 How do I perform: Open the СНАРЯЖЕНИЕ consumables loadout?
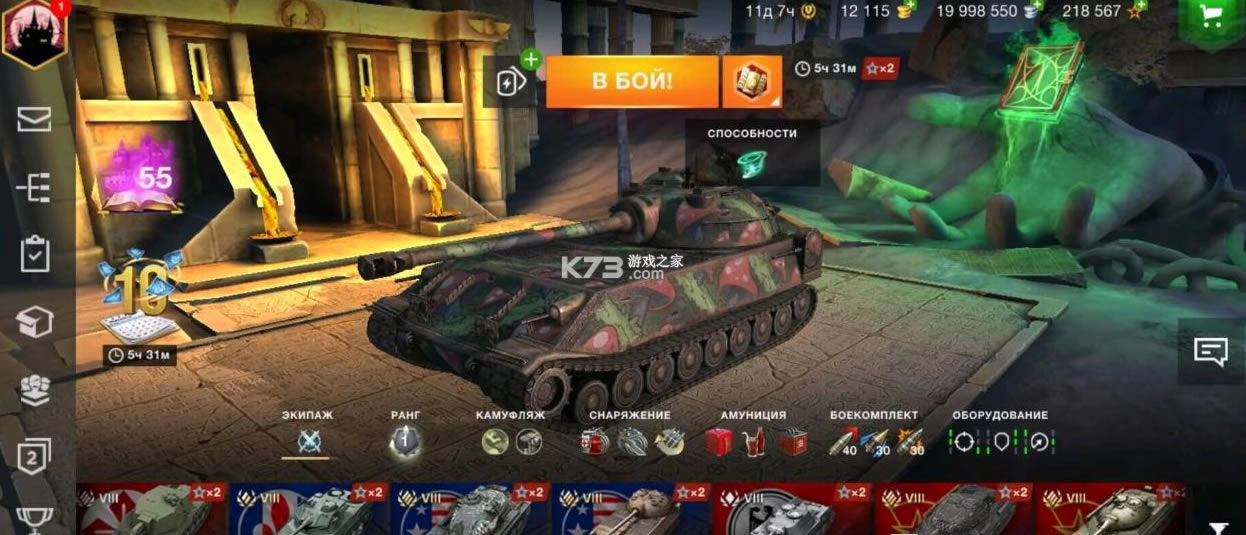click(x=630, y=441)
